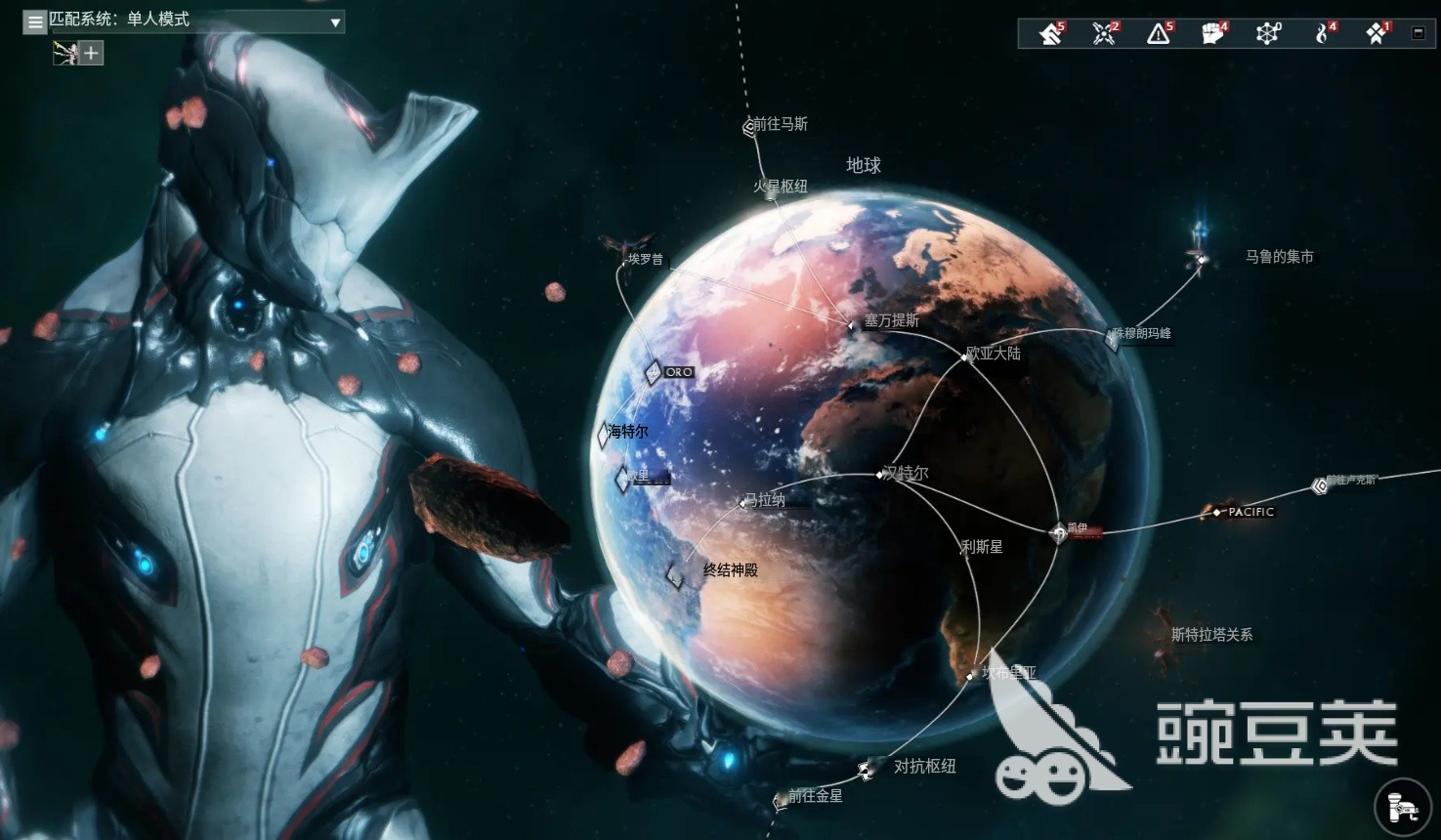Select the ORO node on the star chart
The image size is (1441, 840).
653,371
